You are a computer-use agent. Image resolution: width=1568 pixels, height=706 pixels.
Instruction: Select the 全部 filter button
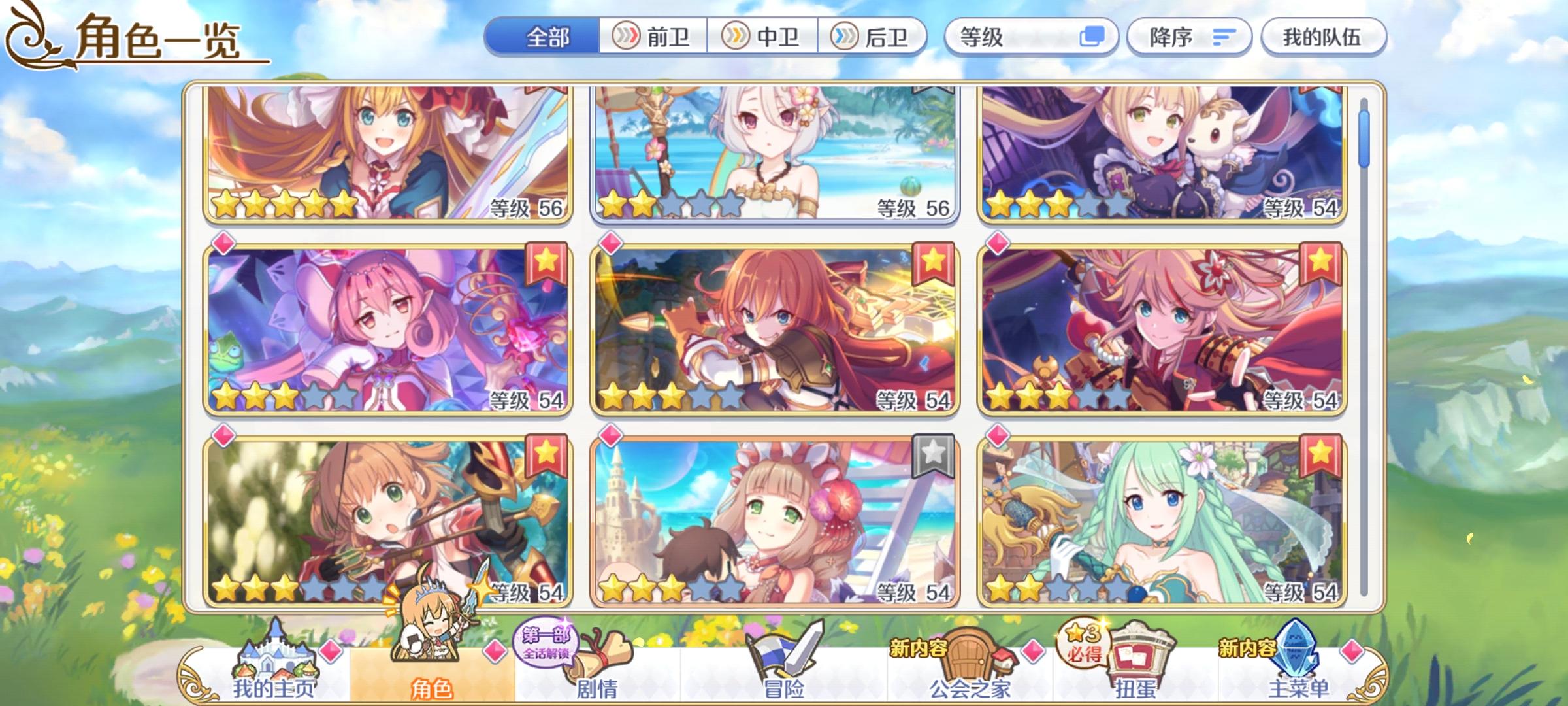547,37
